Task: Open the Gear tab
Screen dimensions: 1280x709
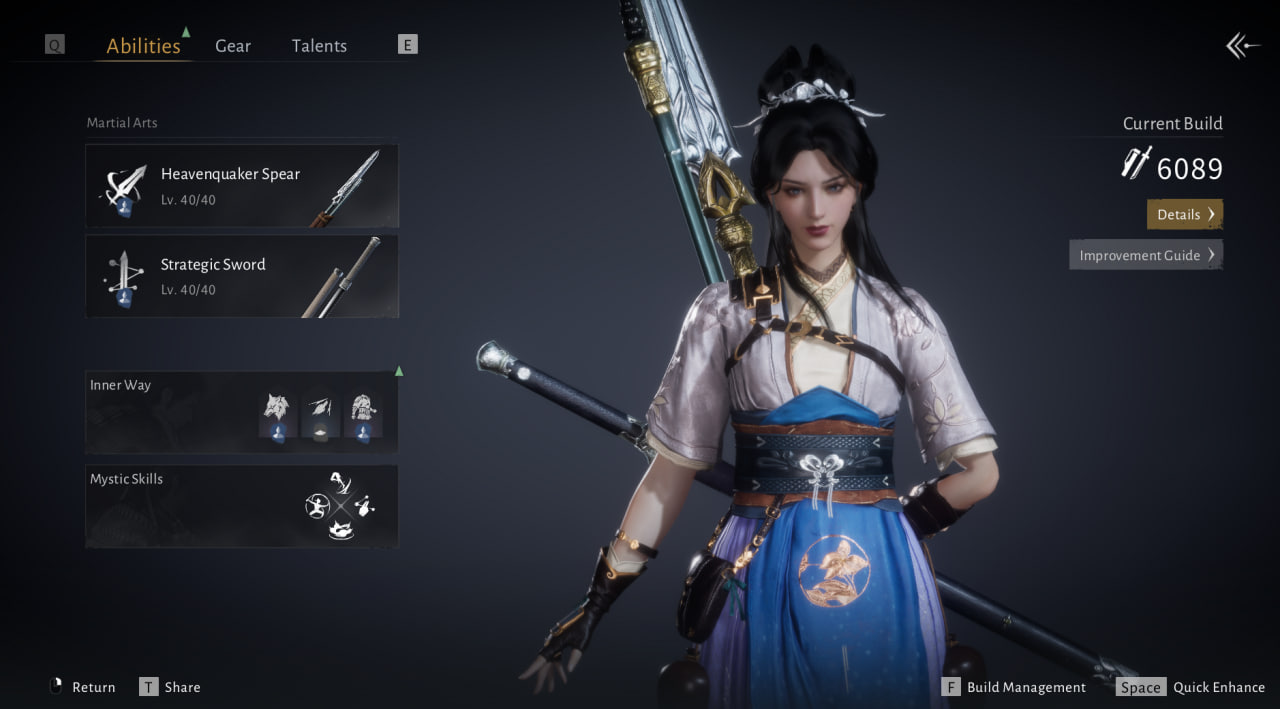Action: [x=233, y=46]
